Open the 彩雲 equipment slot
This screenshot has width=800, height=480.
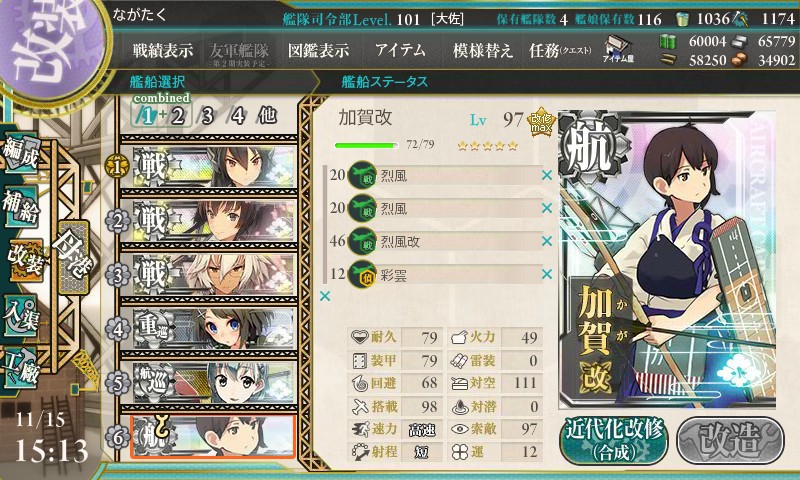pos(440,274)
